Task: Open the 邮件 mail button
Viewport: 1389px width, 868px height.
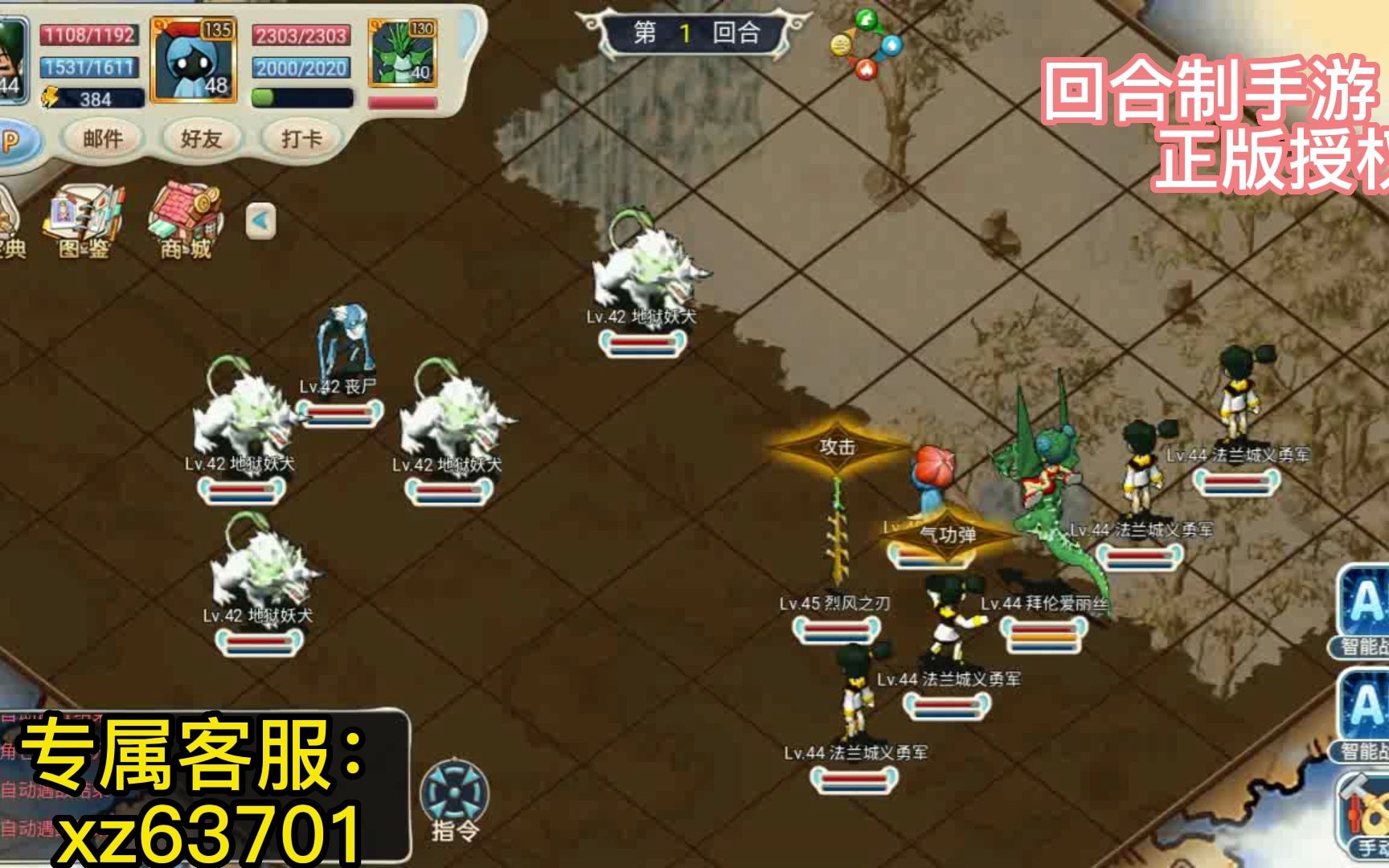Action: (x=103, y=139)
